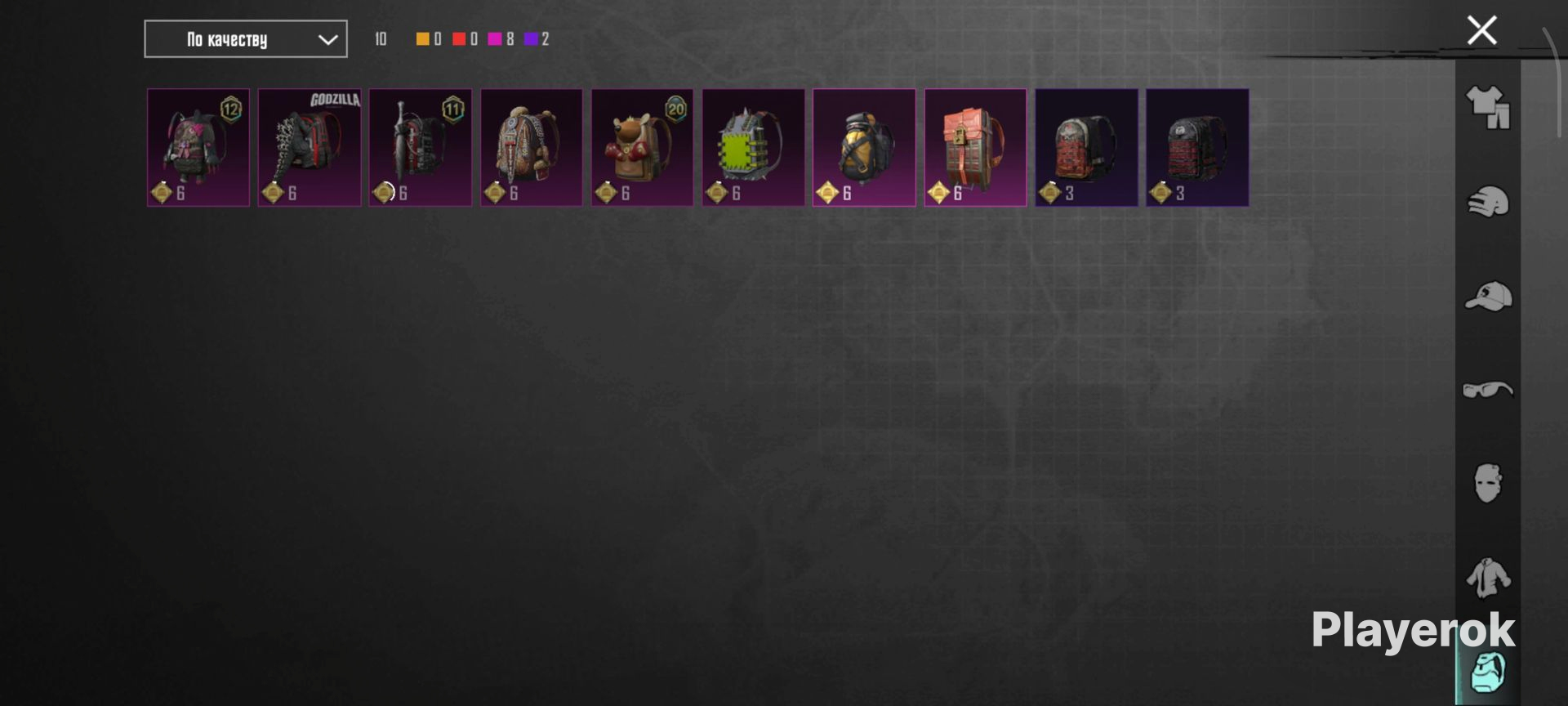This screenshot has width=1568, height=706.
Task: Select the Godzilla backpack skin
Action: coord(310,147)
